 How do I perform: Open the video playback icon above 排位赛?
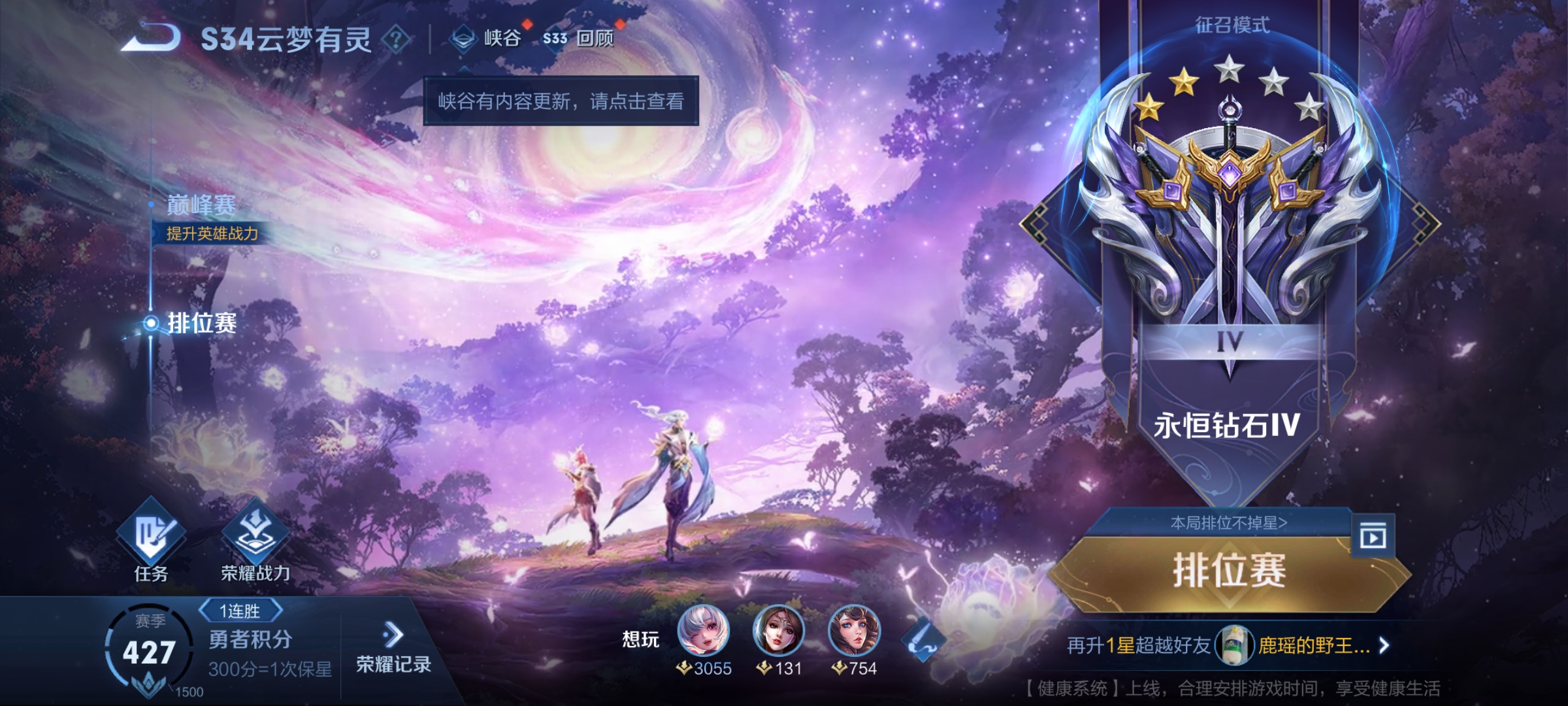(1373, 537)
